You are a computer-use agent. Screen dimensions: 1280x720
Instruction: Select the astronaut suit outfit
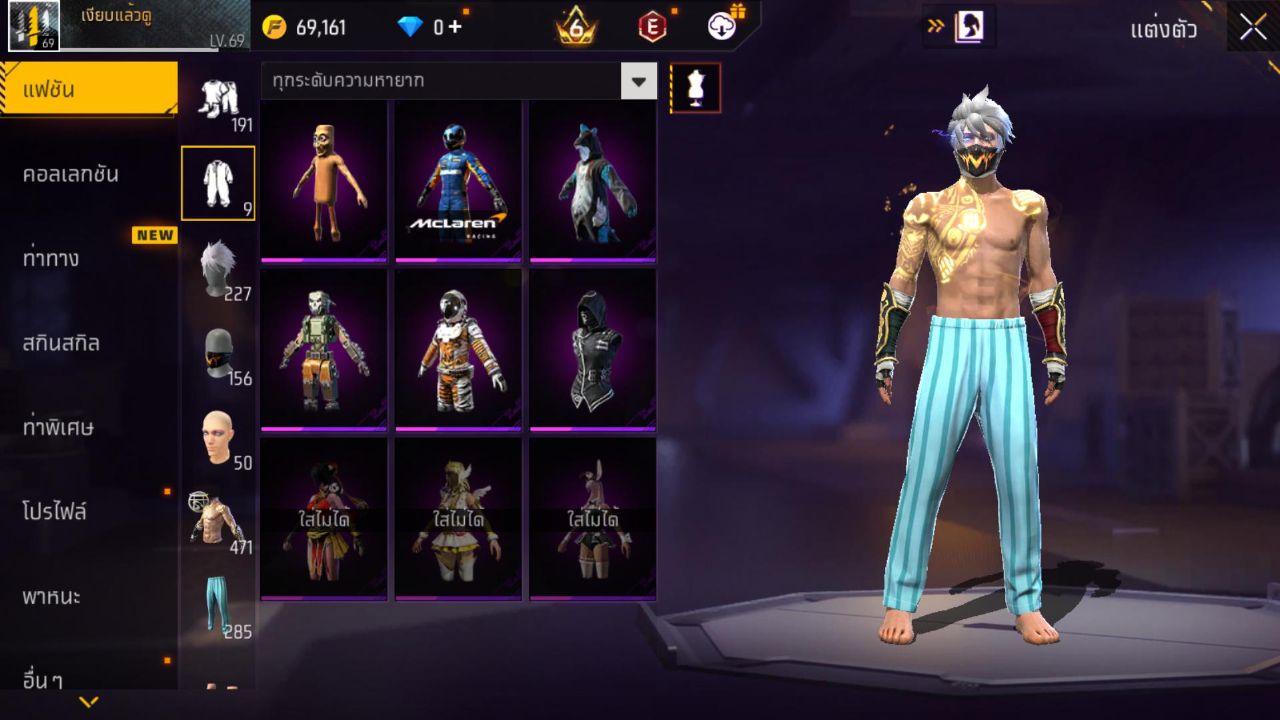tap(458, 349)
